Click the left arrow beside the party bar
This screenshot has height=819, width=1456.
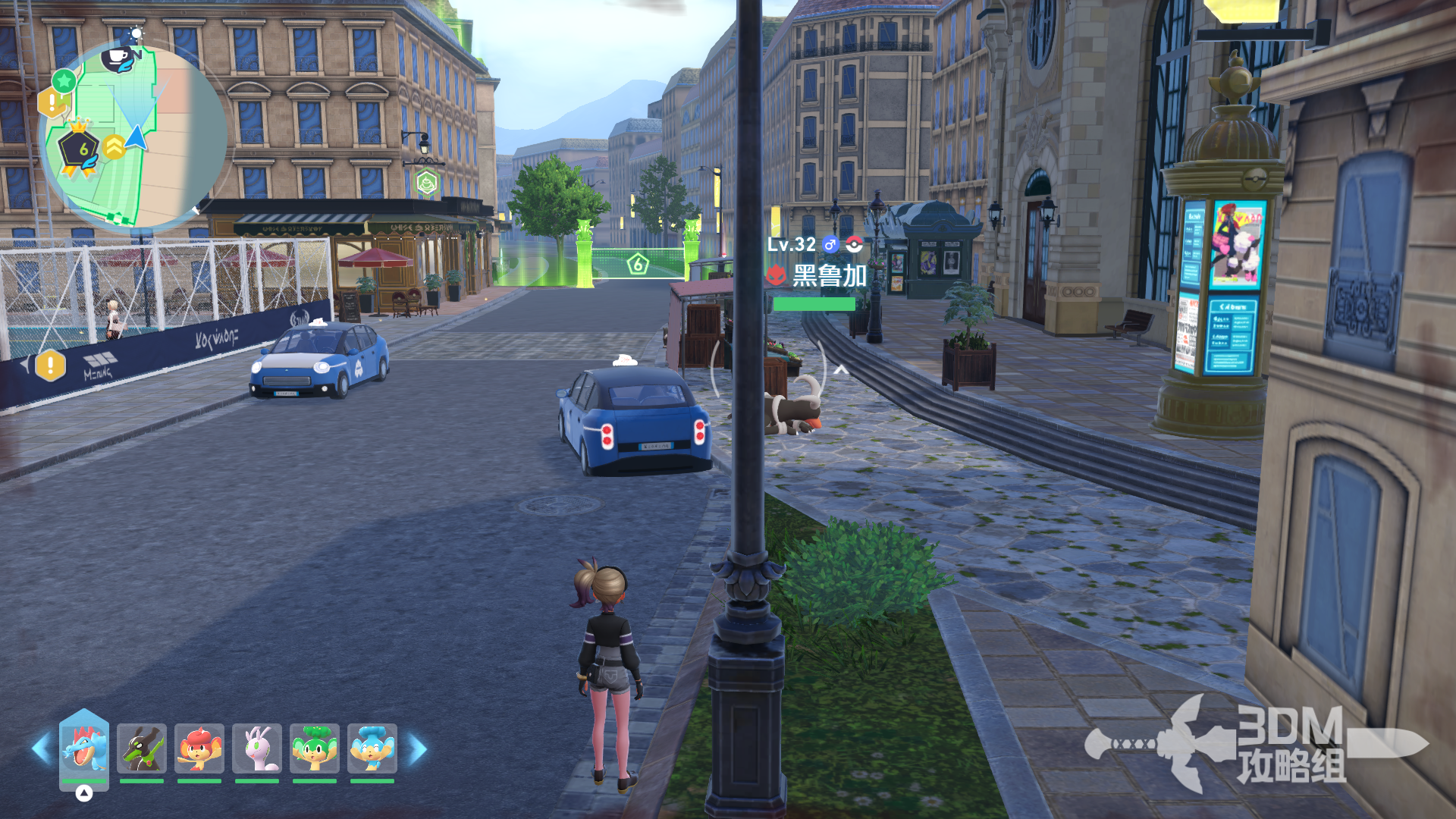(41, 749)
